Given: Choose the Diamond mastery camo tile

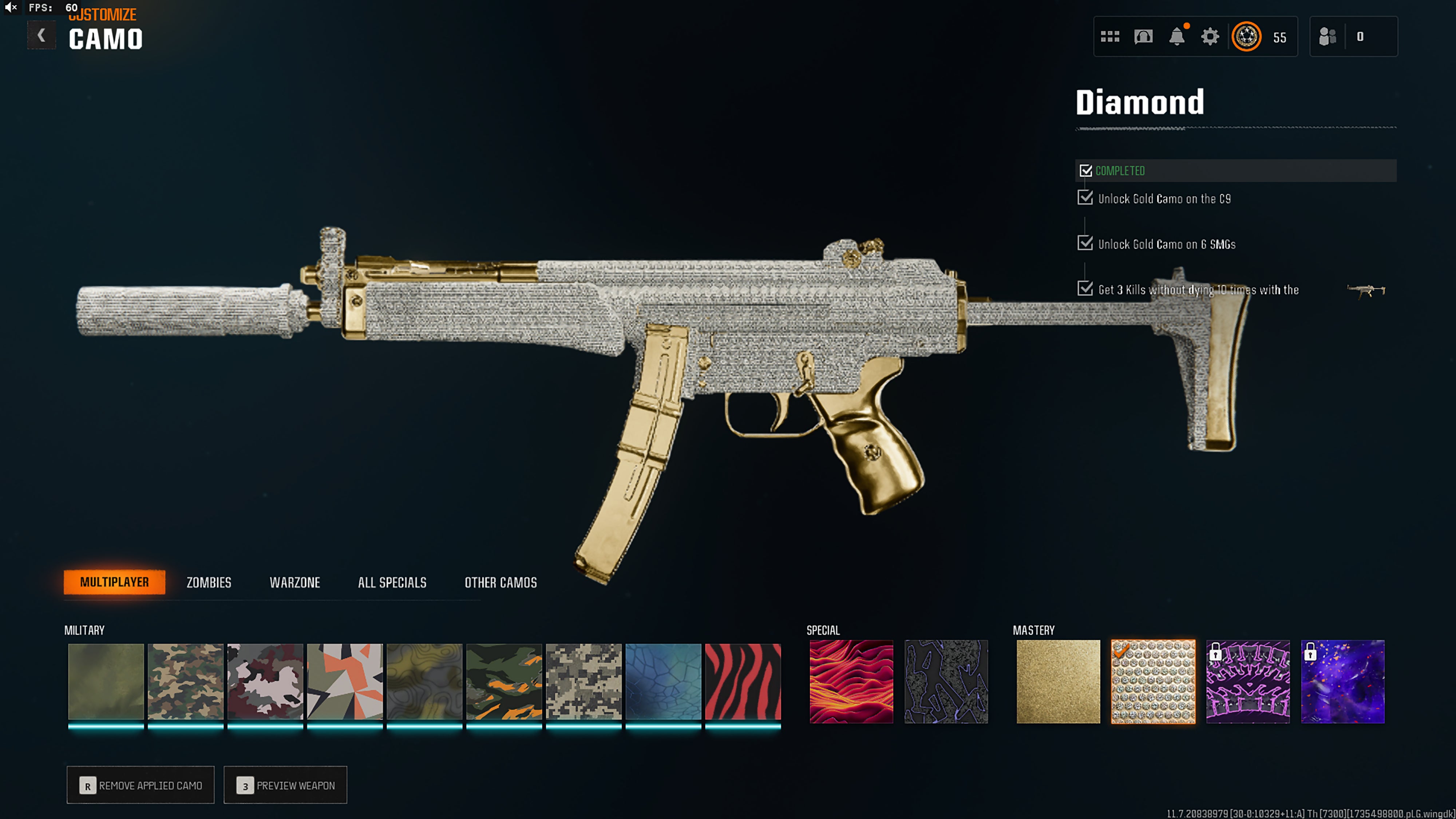Looking at the screenshot, I should [x=1153, y=682].
